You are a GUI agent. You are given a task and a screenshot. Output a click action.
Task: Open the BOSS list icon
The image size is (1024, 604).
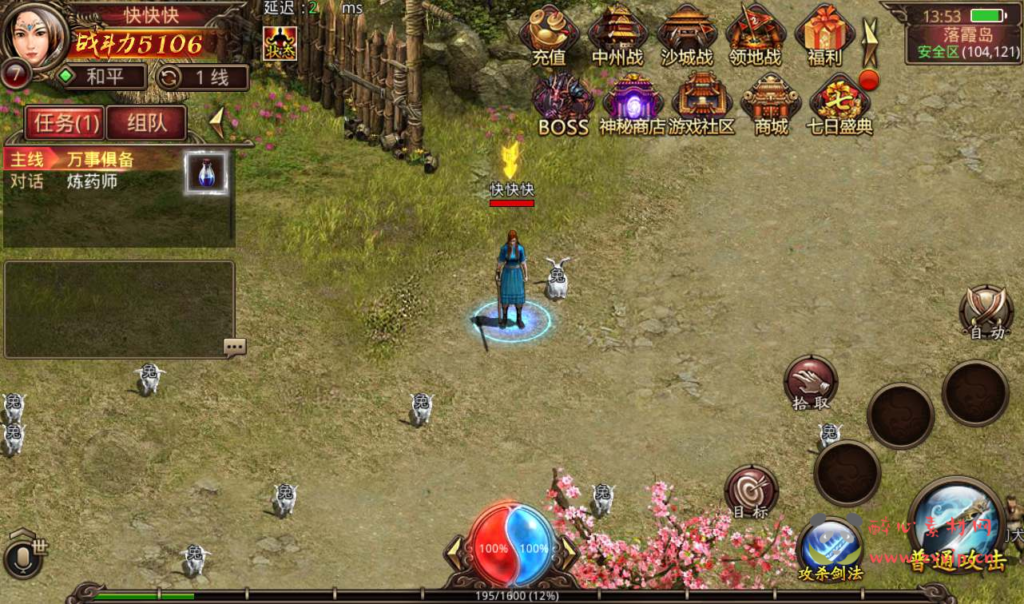(x=563, y=103)
